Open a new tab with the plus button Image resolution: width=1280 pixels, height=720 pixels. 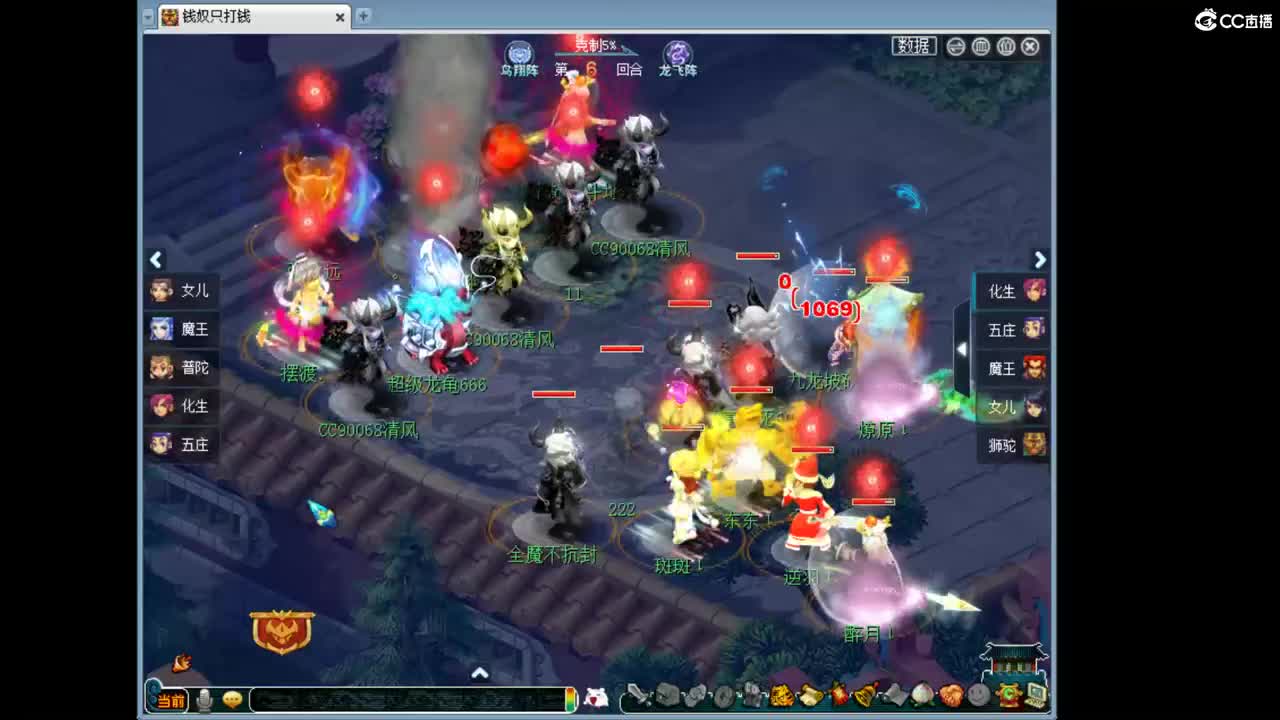click(362, 17)
